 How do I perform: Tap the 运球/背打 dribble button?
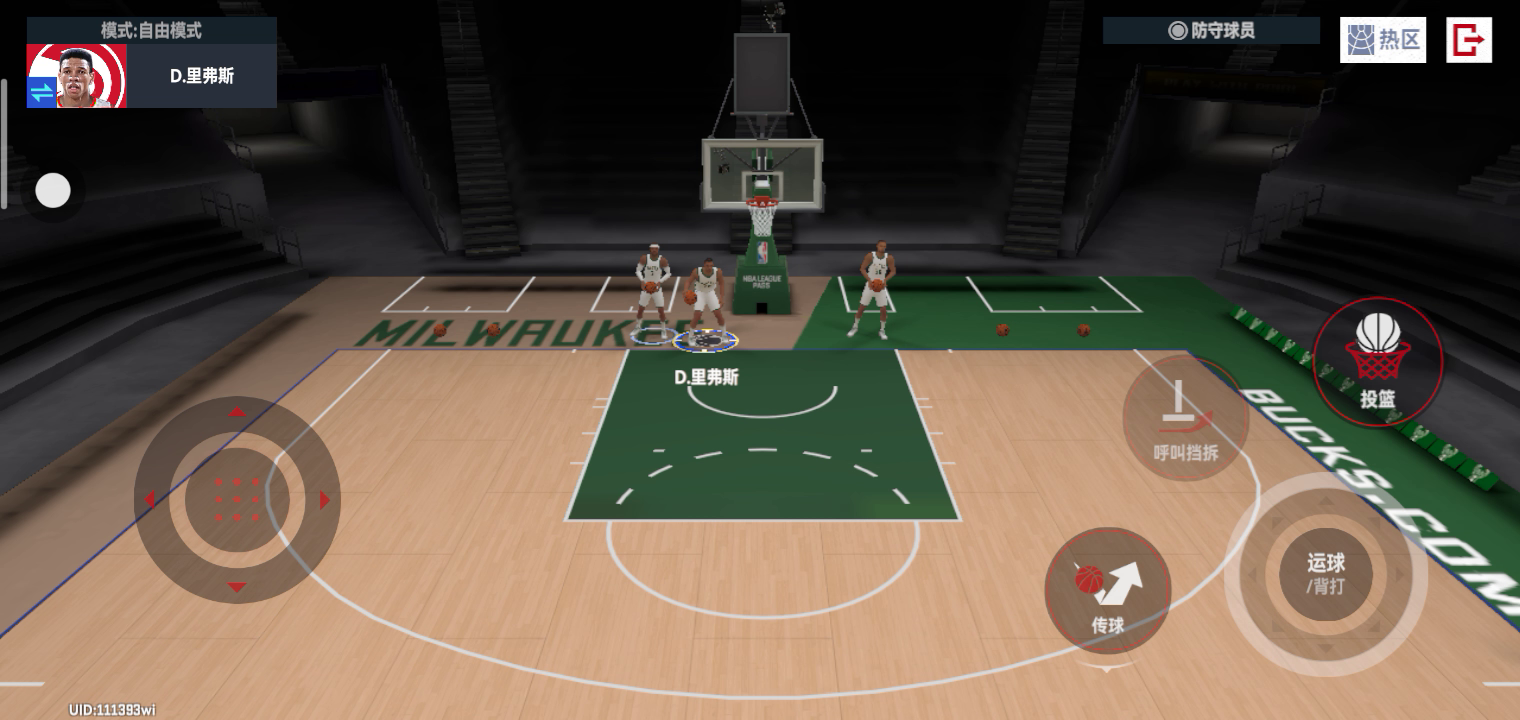1325,575
